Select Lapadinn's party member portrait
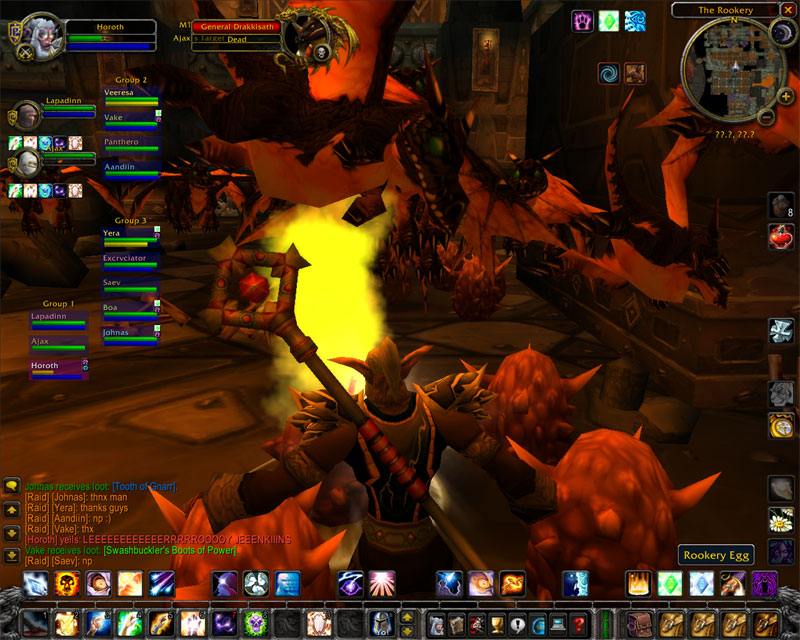The width and height of the screenshot is (800, 640). [27, 115]
